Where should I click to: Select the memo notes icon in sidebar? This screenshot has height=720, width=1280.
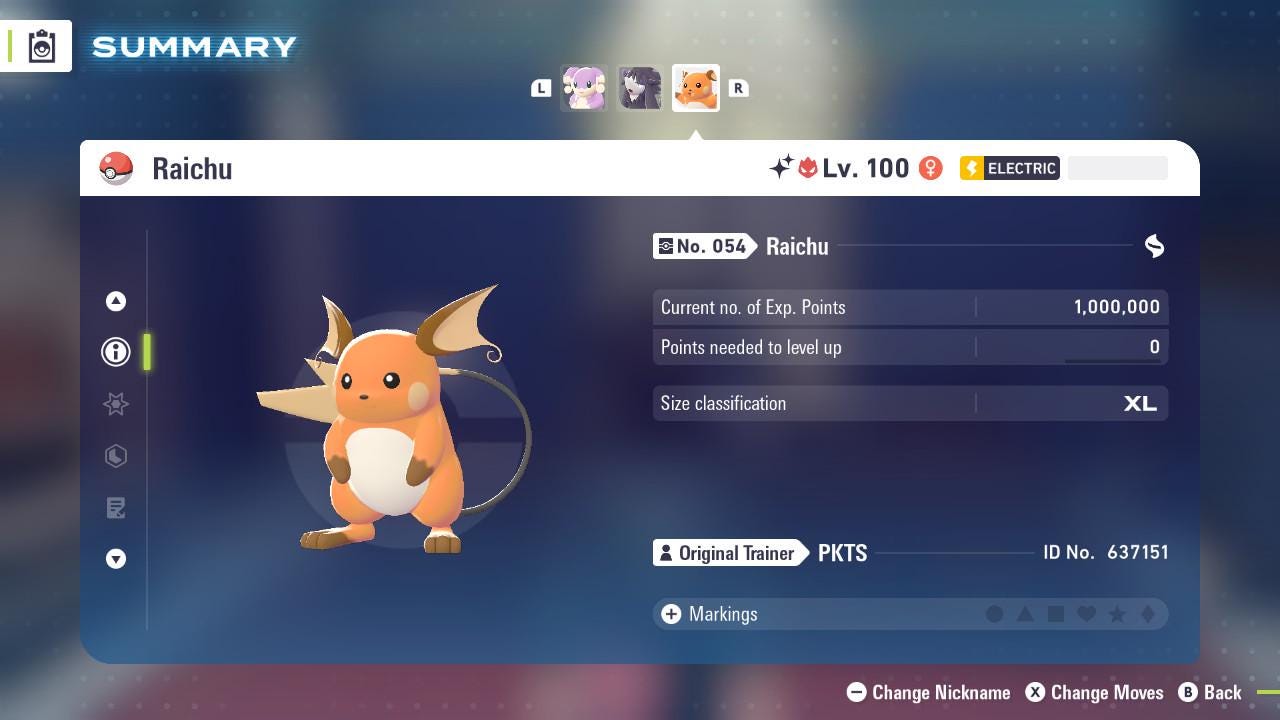116,508
